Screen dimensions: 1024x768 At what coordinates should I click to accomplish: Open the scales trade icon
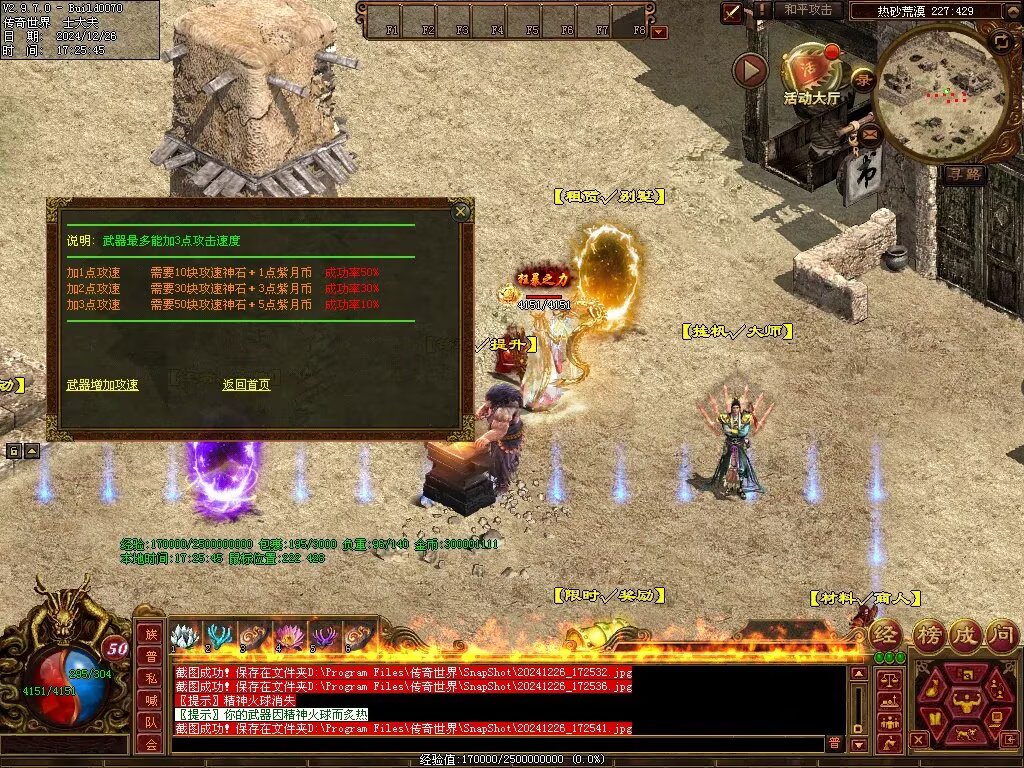[x=889, y=679]
